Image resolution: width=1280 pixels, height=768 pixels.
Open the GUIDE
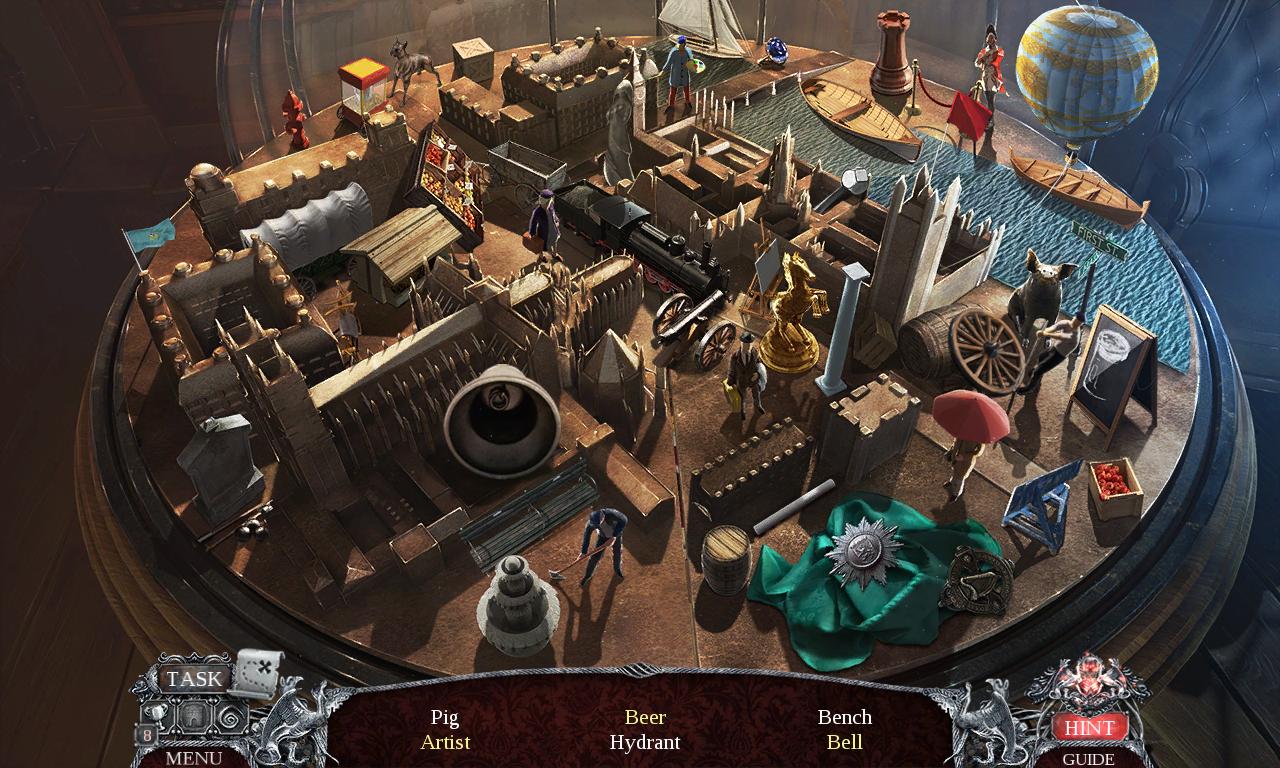coord(1091,760)
